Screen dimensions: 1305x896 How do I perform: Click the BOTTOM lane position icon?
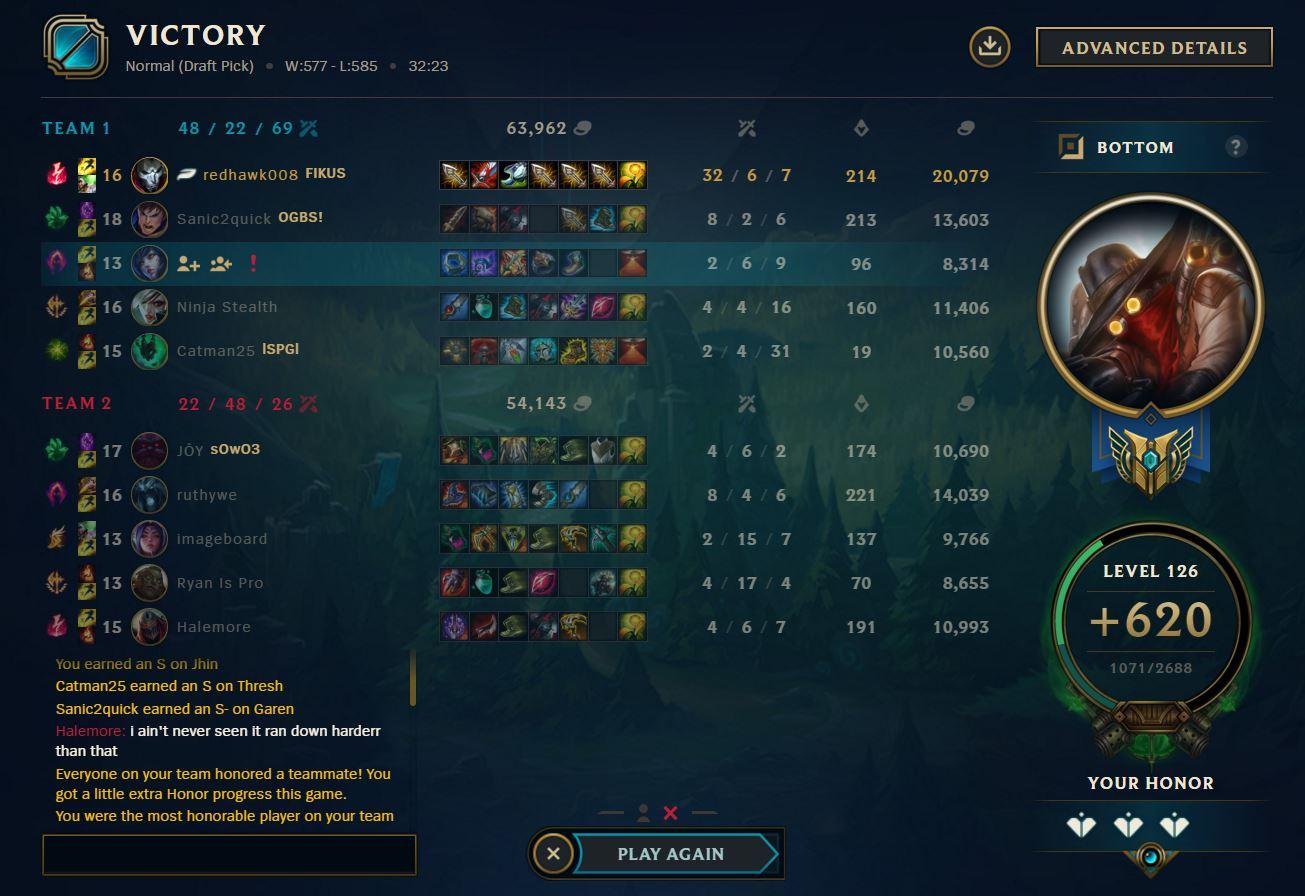[x=1072, y=145]
